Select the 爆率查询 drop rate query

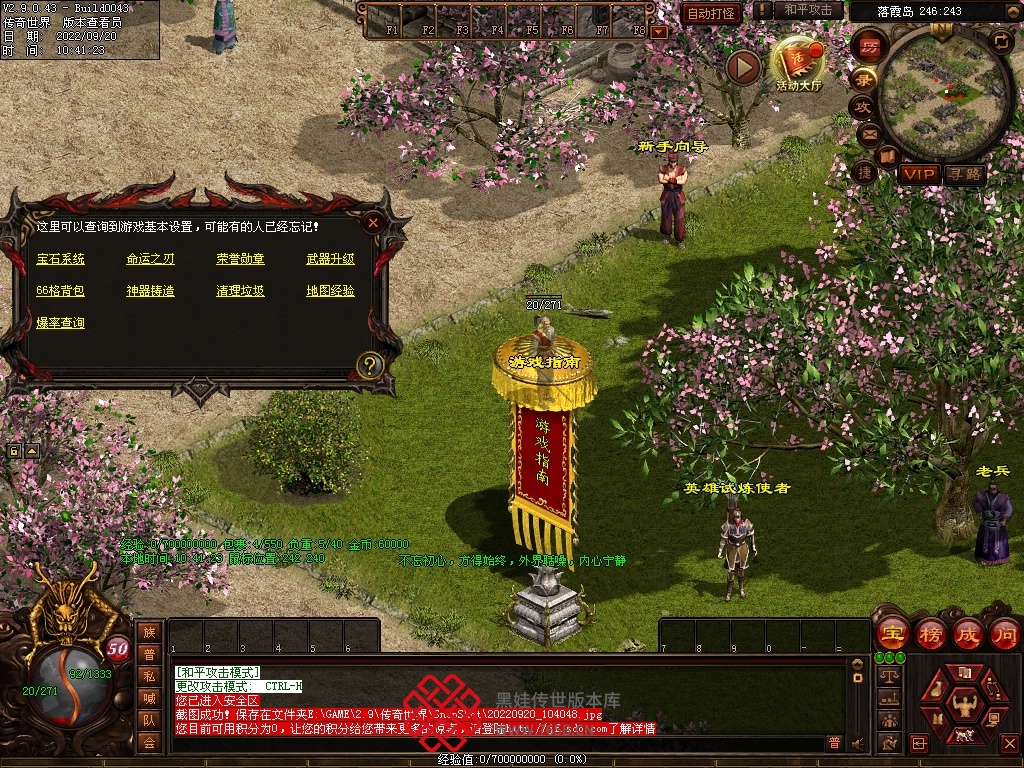point(61,323)
